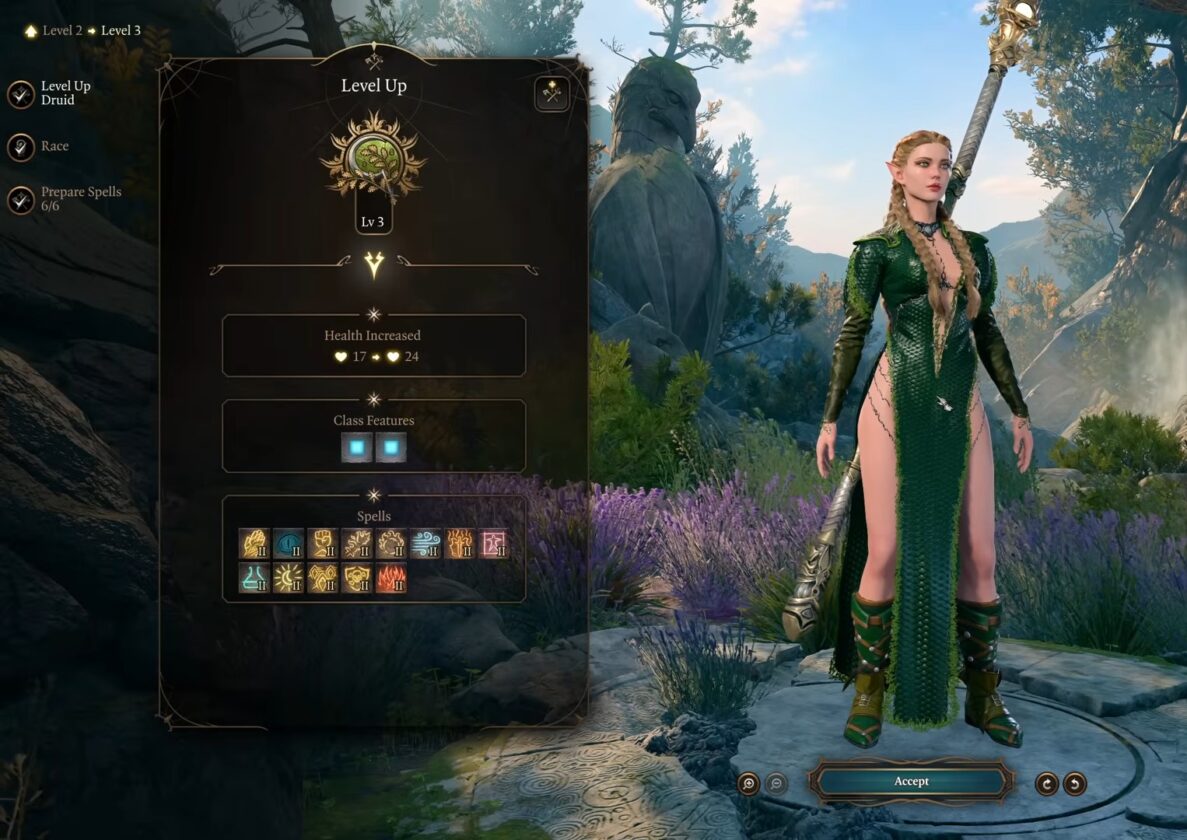Viewport: 1187px width, 840px height.
Task: Rotate the character clockwise
Action: click(1047, 783)
